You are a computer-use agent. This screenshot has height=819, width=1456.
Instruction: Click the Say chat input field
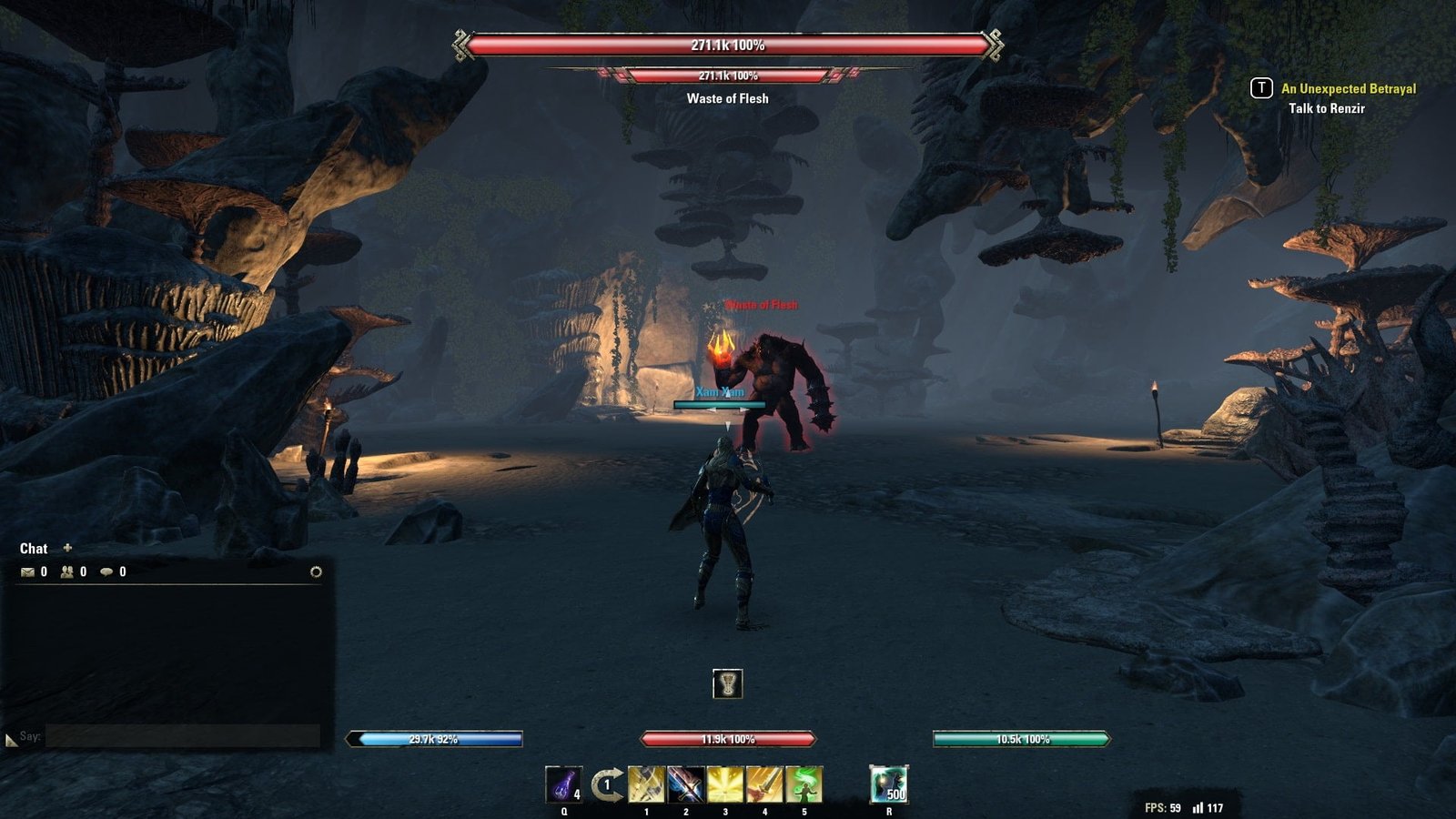click(x=182, y=736)
